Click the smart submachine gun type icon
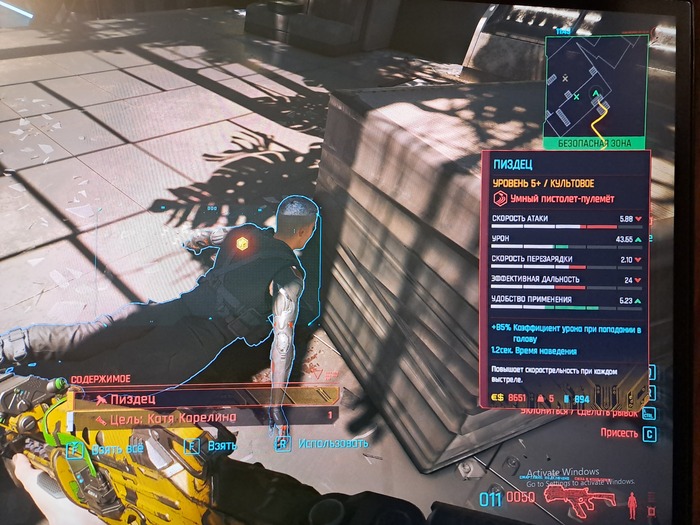 click(x=500, y=199)
